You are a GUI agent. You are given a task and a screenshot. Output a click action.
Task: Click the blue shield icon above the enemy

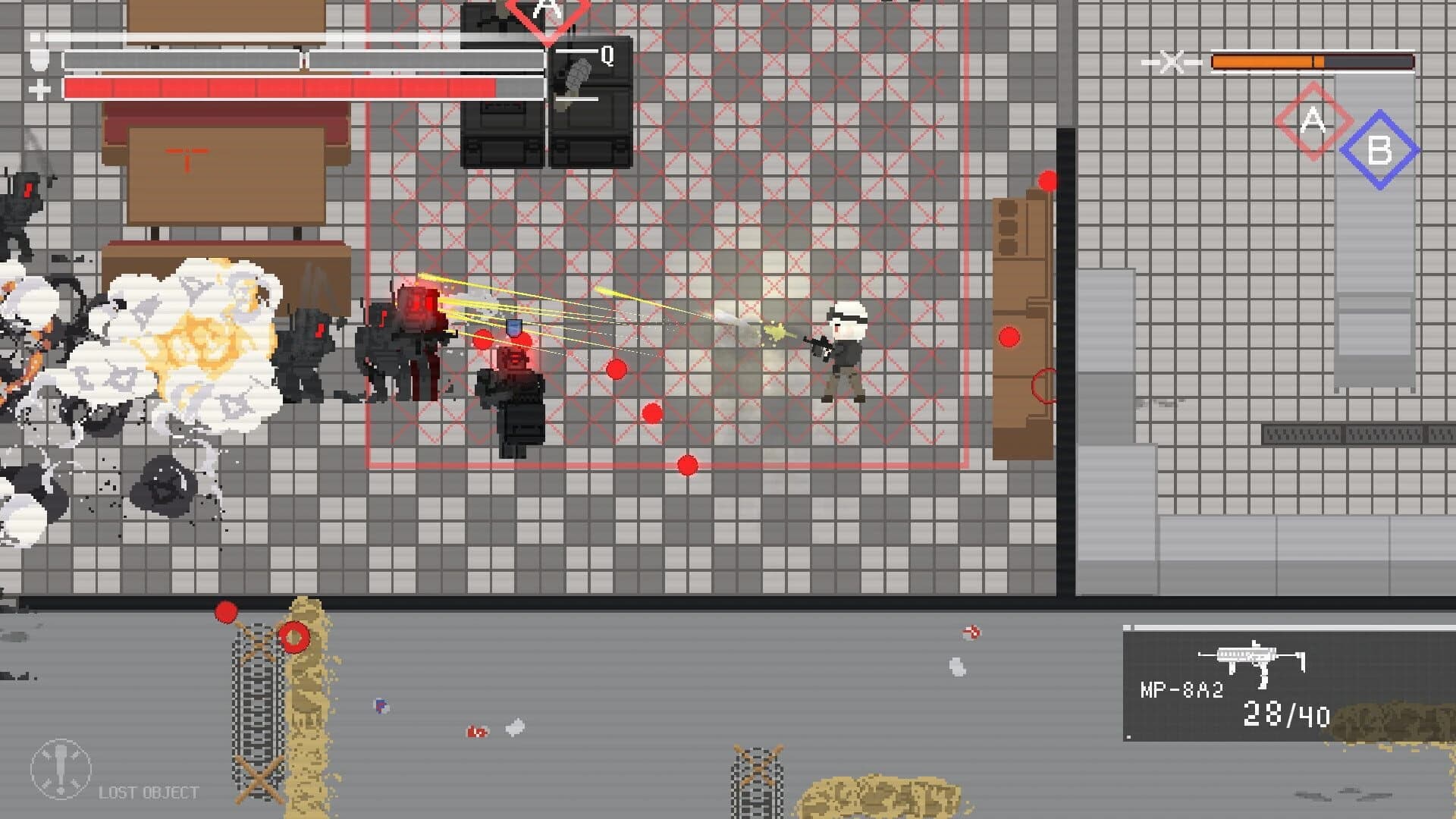click(x=514, y=326)
